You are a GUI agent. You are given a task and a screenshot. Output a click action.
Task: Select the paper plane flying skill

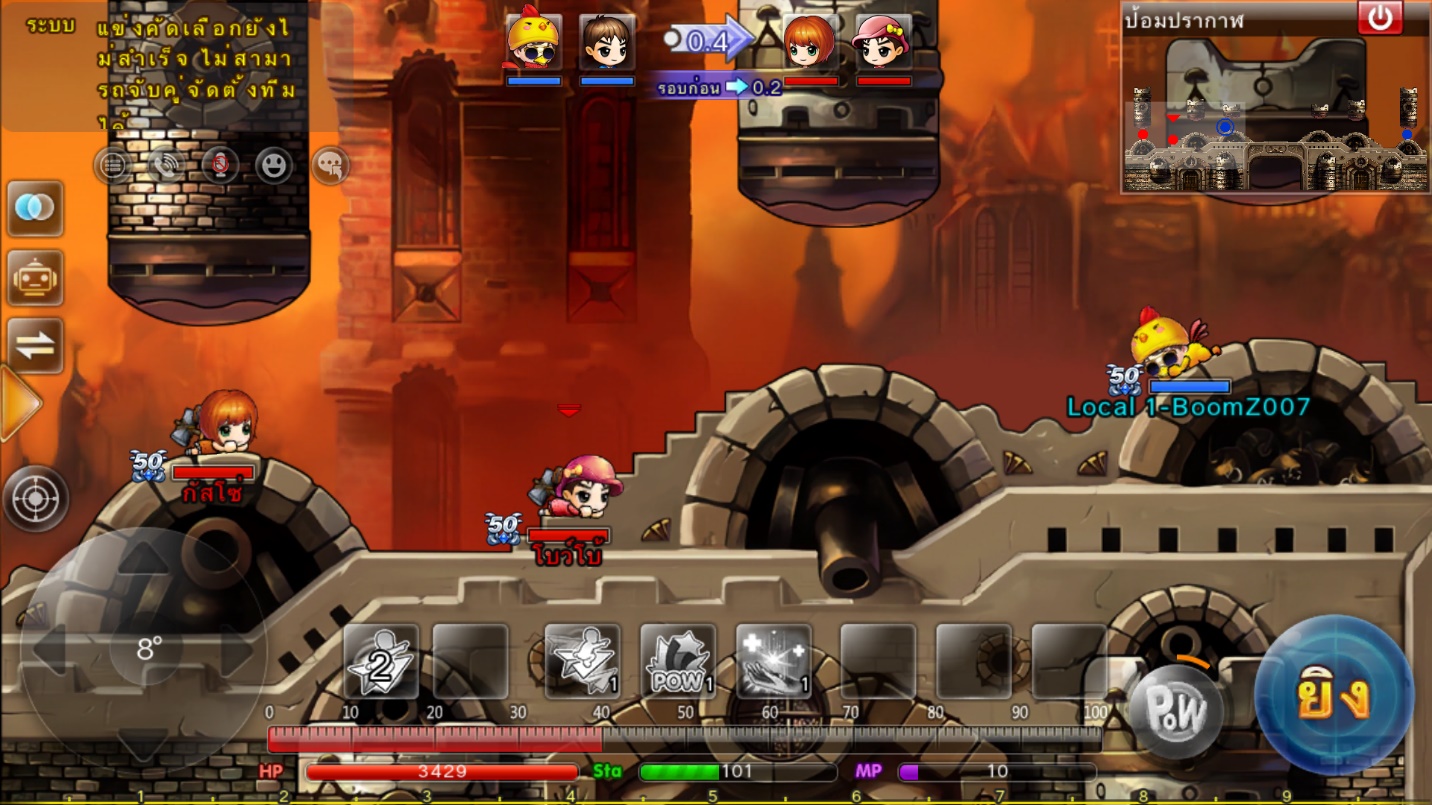pyautogui.click(x=582, y=662)
